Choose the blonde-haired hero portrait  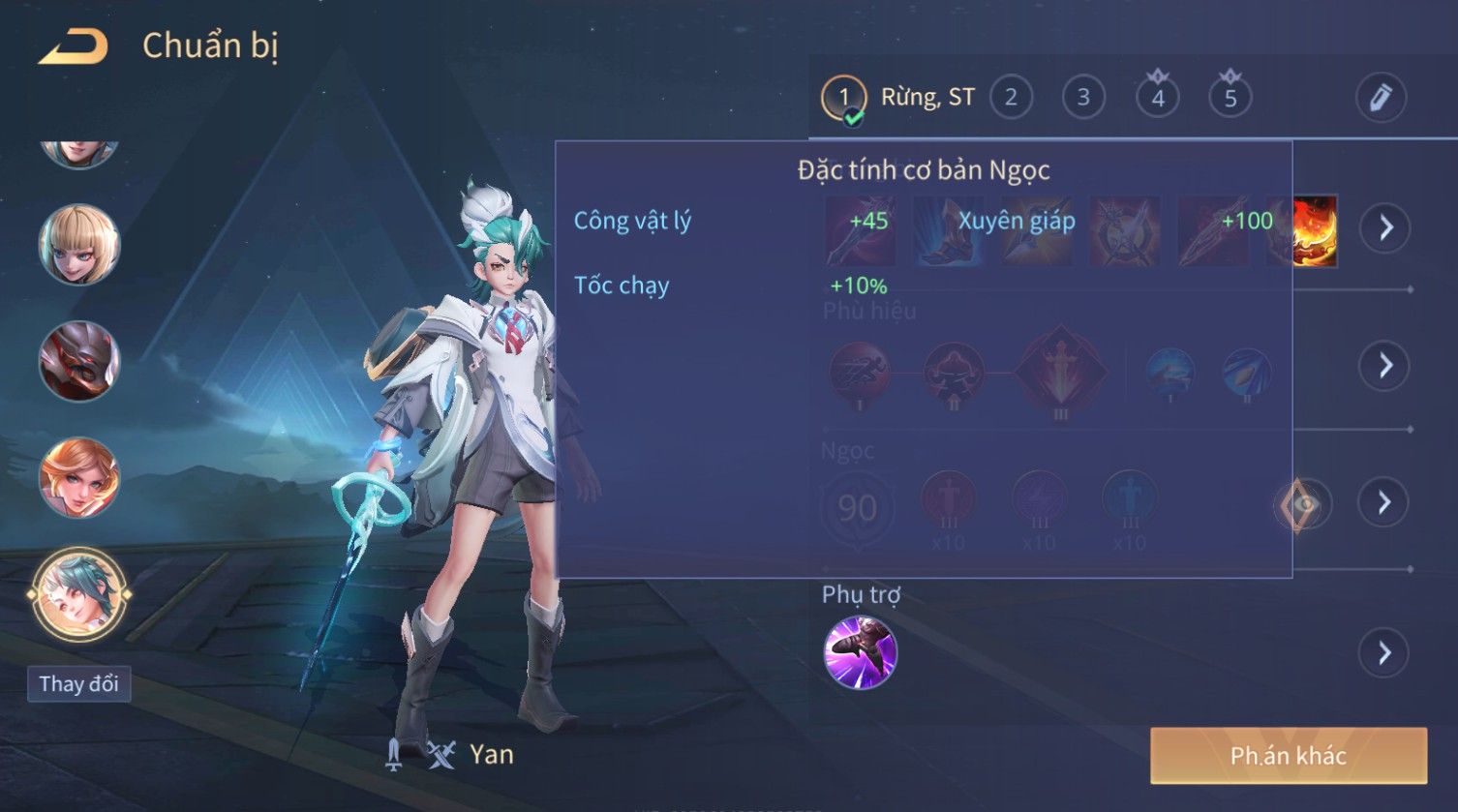pos(79,245)
